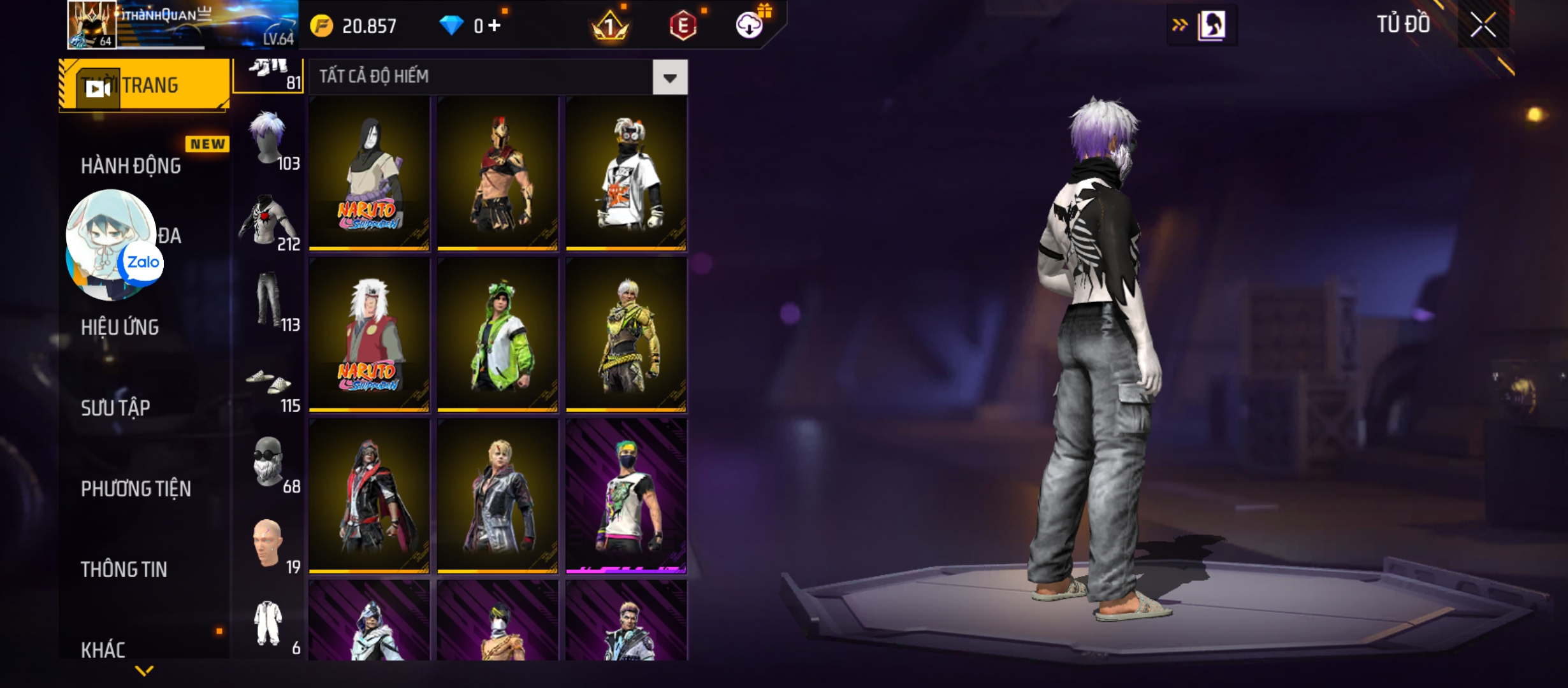This screenshot has width=1568, height=688.
Task: Open the Khác category
Action: (x=103, y=649)
